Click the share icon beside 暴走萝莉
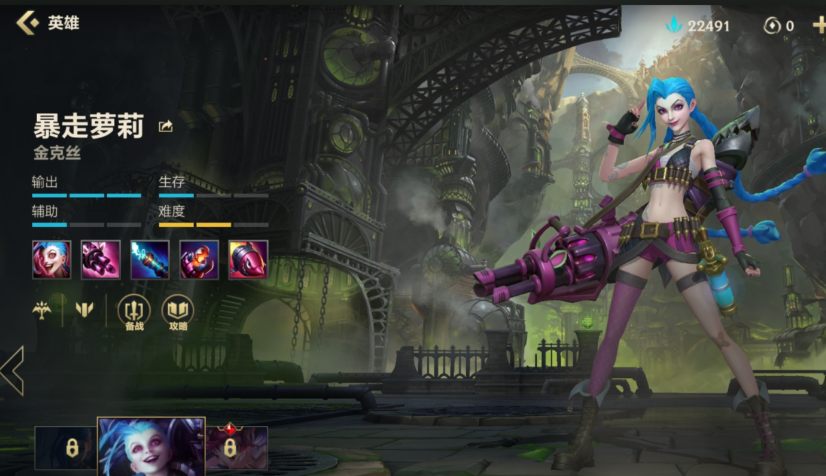The width and height of the screenshot is (826, 476). point(166,126)
